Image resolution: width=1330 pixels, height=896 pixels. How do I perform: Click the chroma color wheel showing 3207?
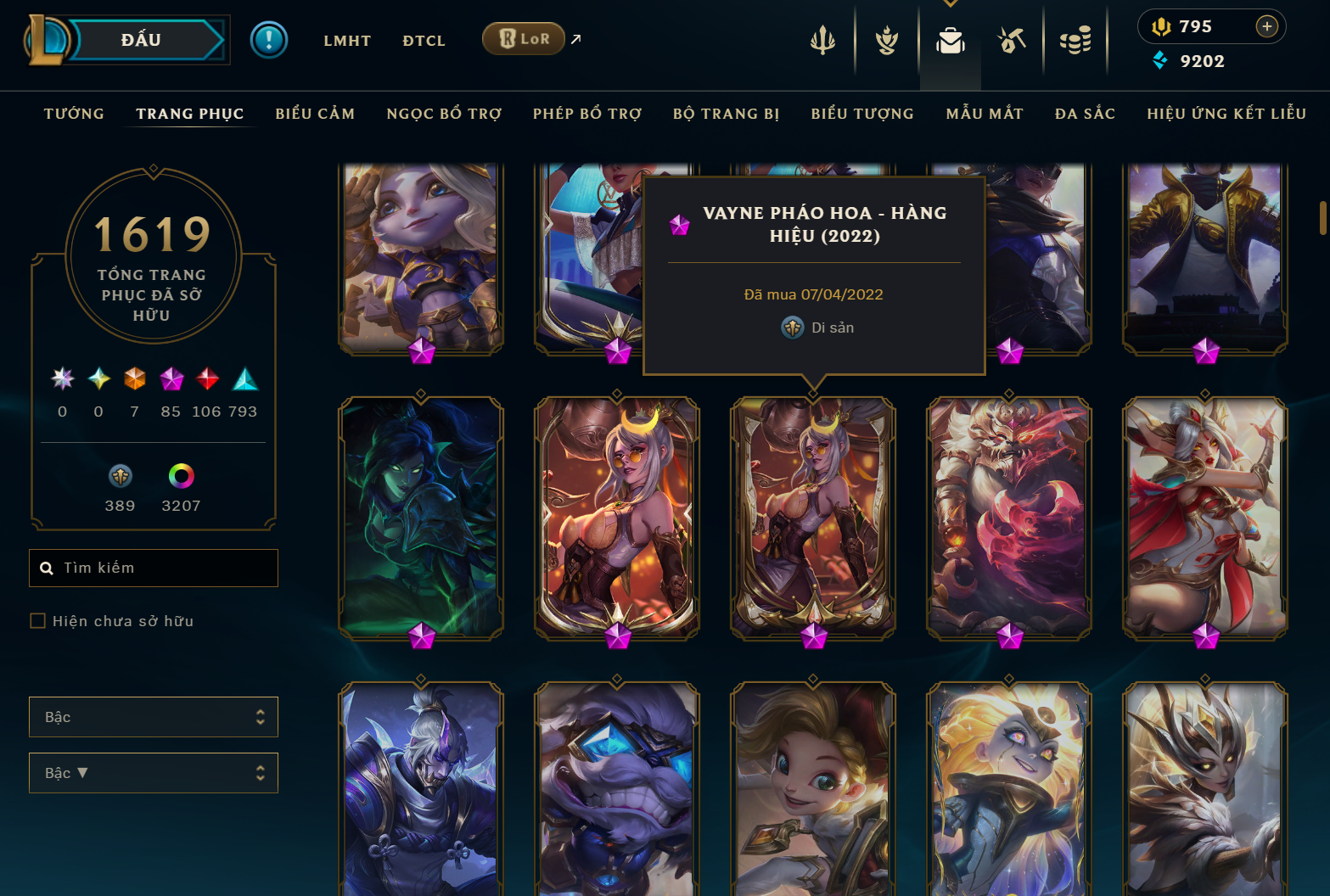pyautogui.click(x=179, y=477)
